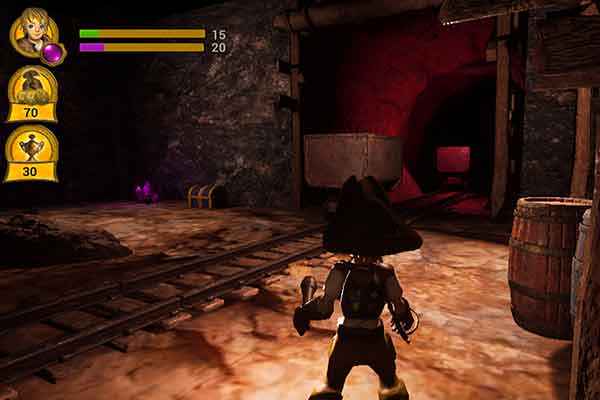Select the gold money bag icon
Screen dimensions: 600x400
(31, 88)
